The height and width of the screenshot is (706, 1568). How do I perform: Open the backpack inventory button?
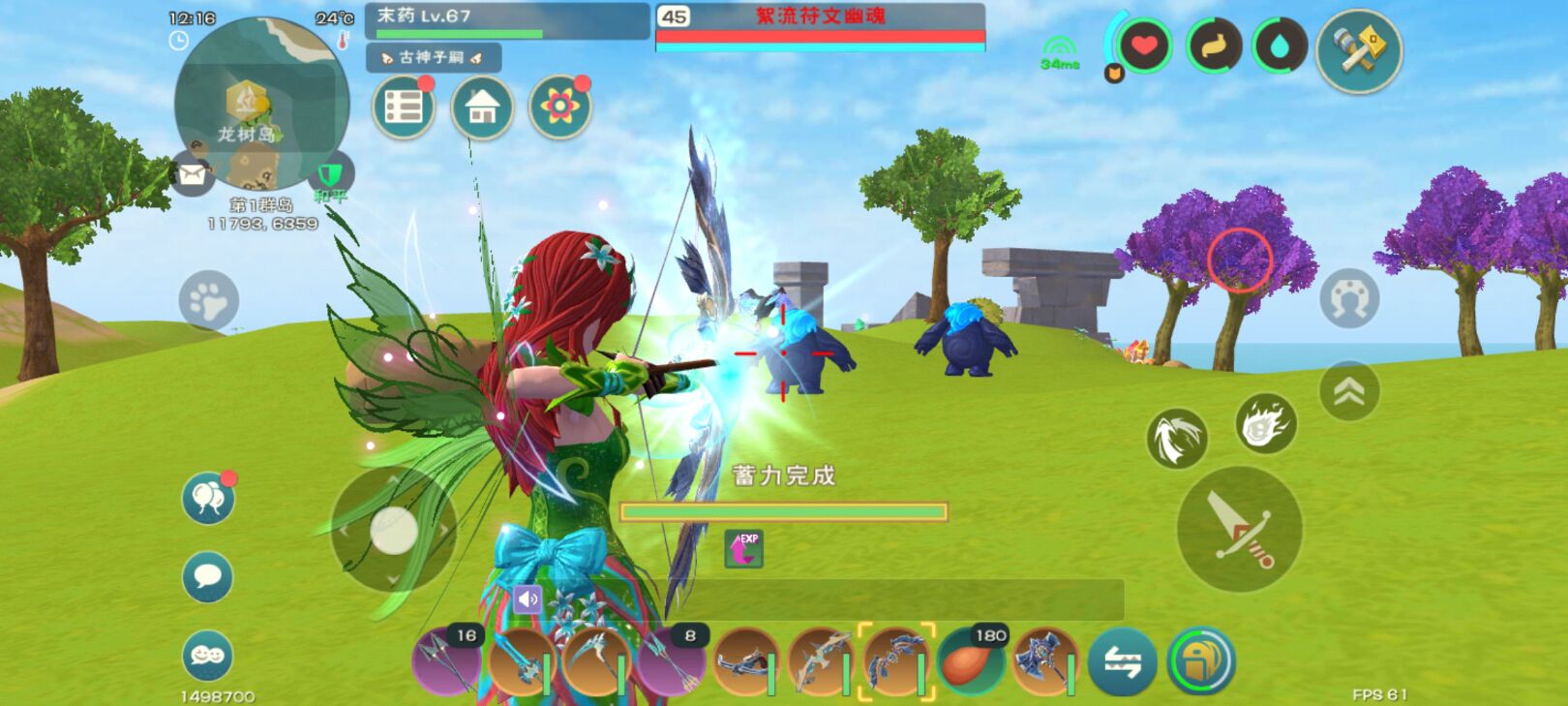click(x=1200, y=662)
